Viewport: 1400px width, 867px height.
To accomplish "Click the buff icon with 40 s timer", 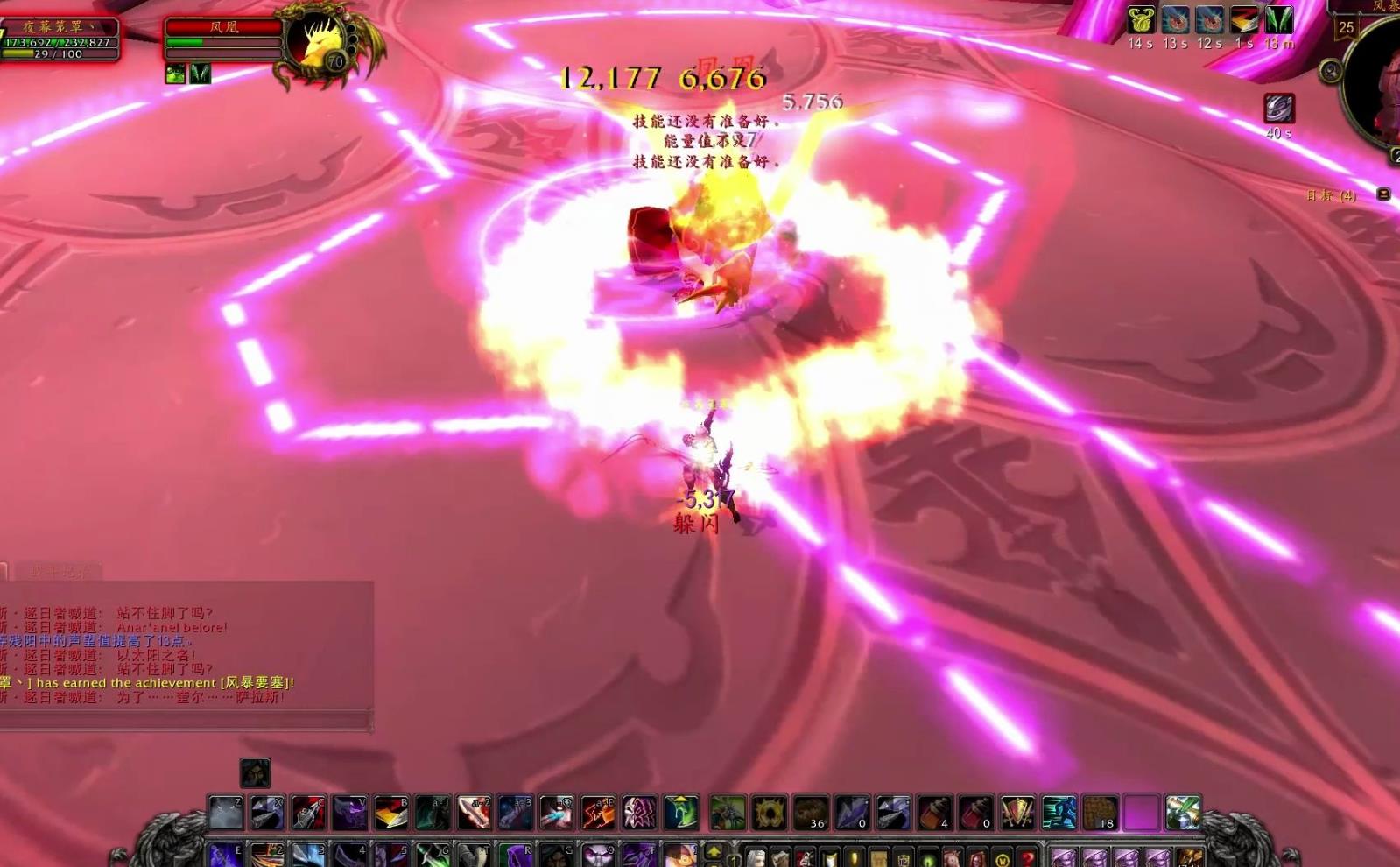I will [1278, 109].
